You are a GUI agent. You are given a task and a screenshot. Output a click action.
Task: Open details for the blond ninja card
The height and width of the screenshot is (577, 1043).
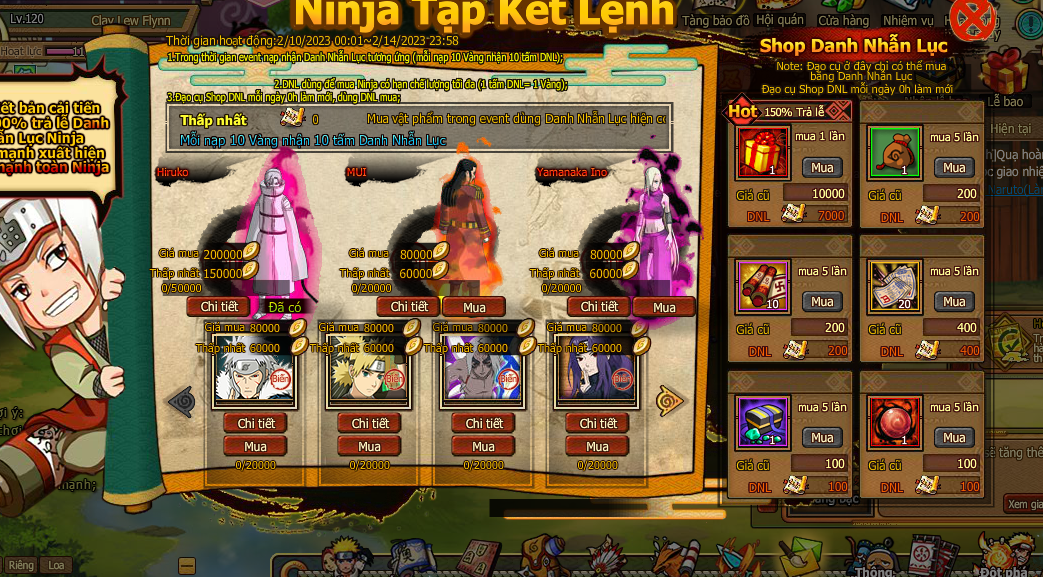click(x=369, y=423)
